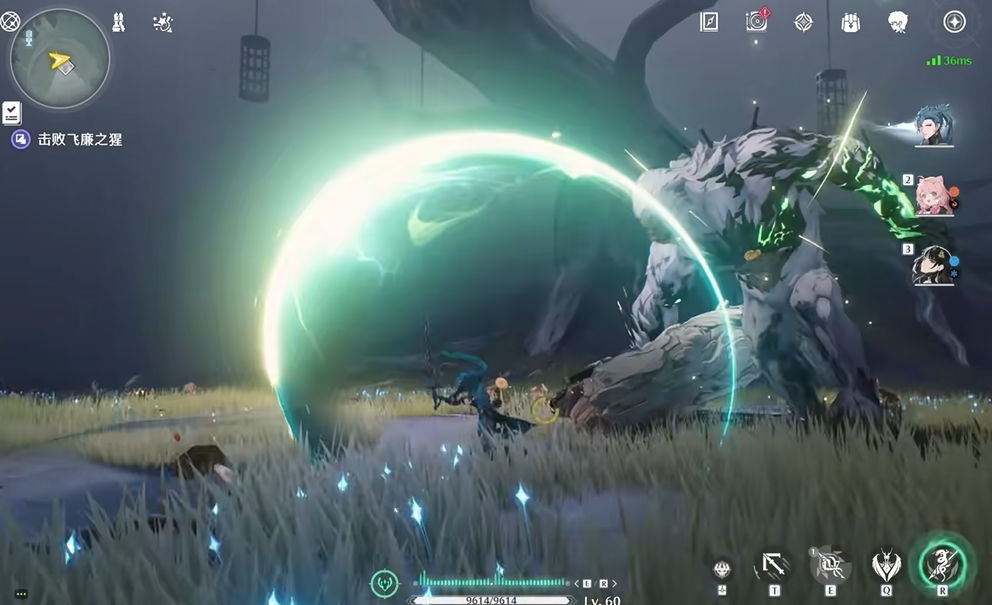Activate the grapple arrow tool
The height and width of the screenshot is (605, 992).
coord(774,566)
